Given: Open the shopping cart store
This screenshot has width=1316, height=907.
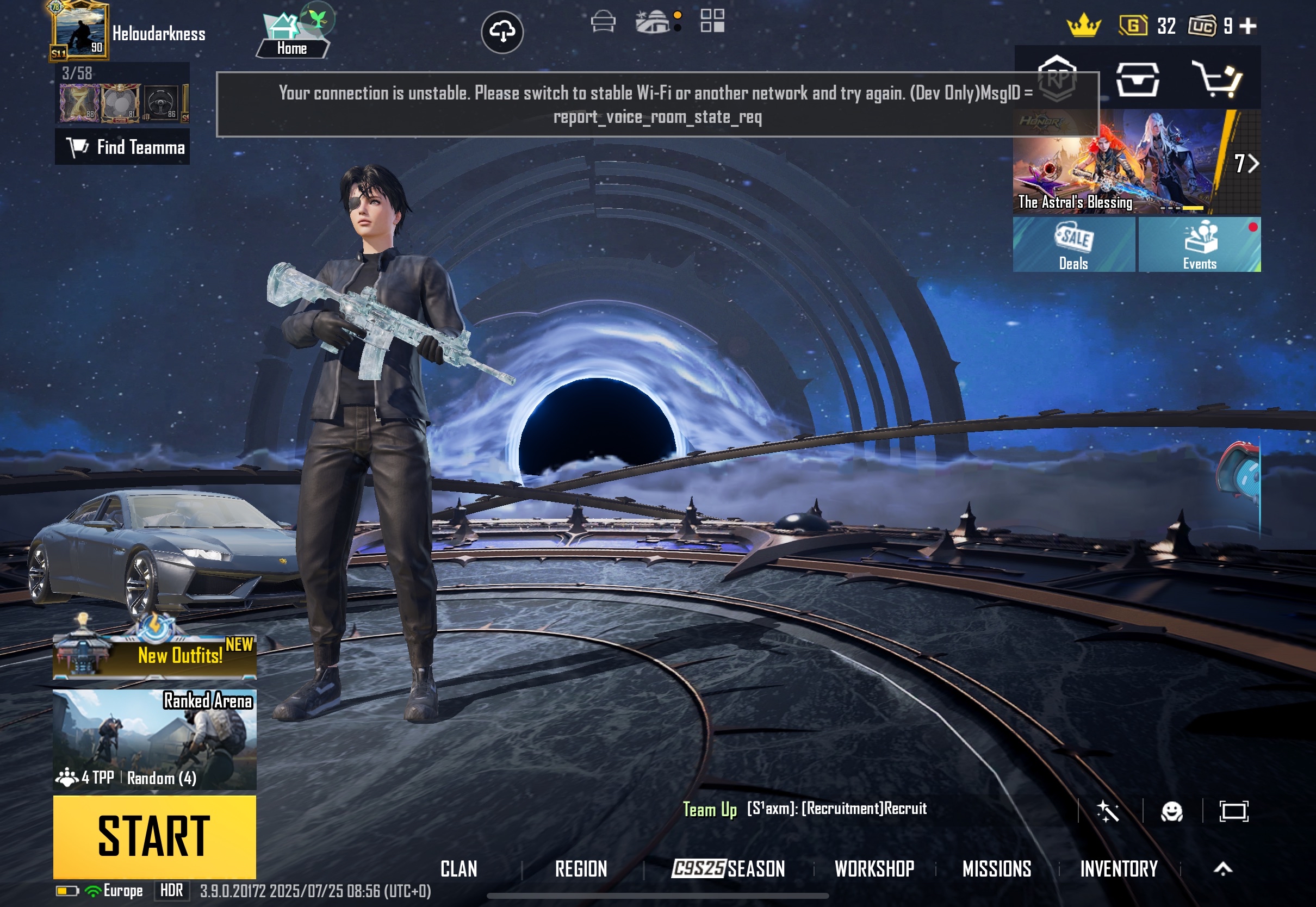Looking at the screenshot, I should pos(1216,79).
